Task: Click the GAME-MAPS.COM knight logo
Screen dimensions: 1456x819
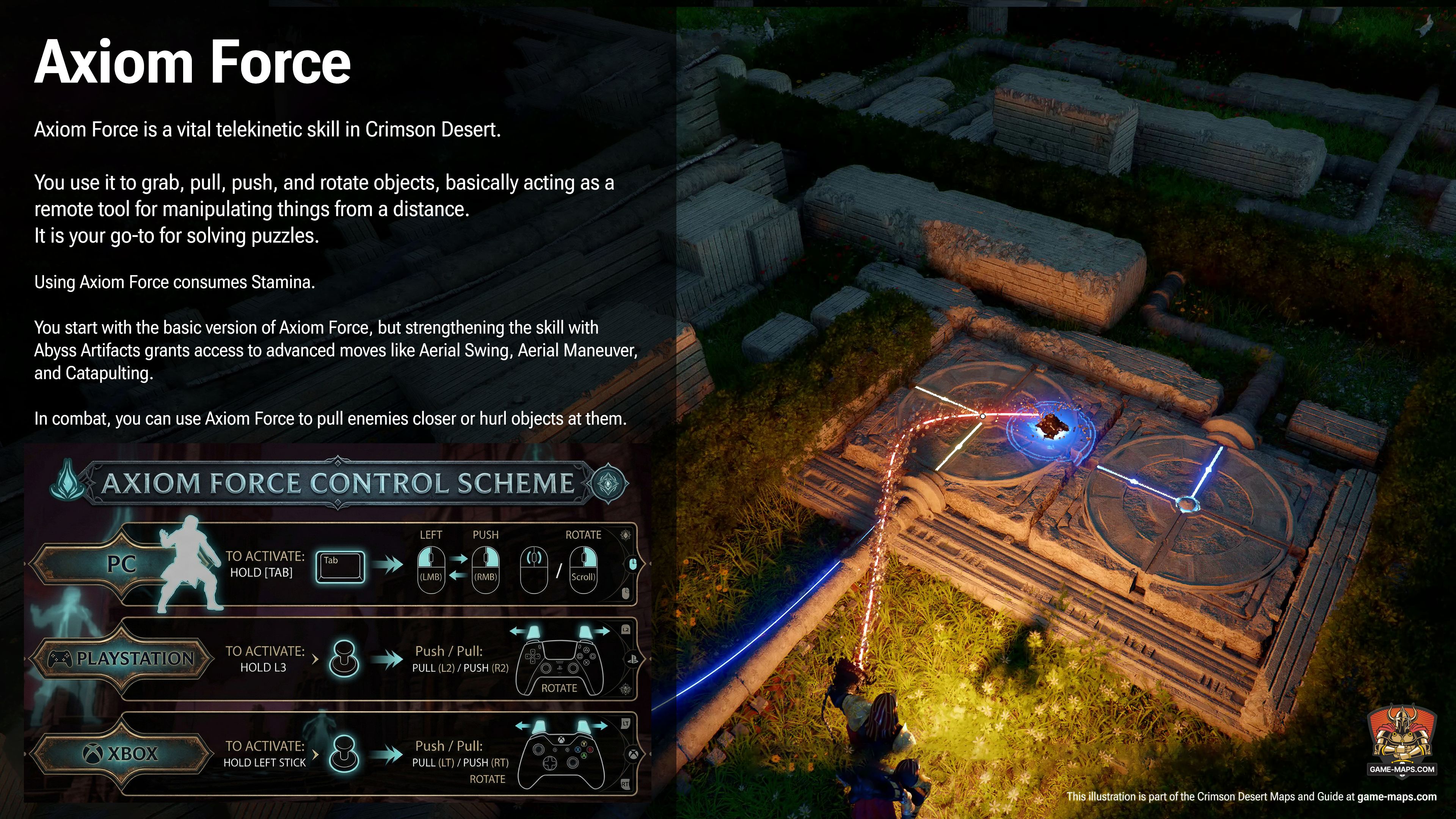Action: (1401, 740)
